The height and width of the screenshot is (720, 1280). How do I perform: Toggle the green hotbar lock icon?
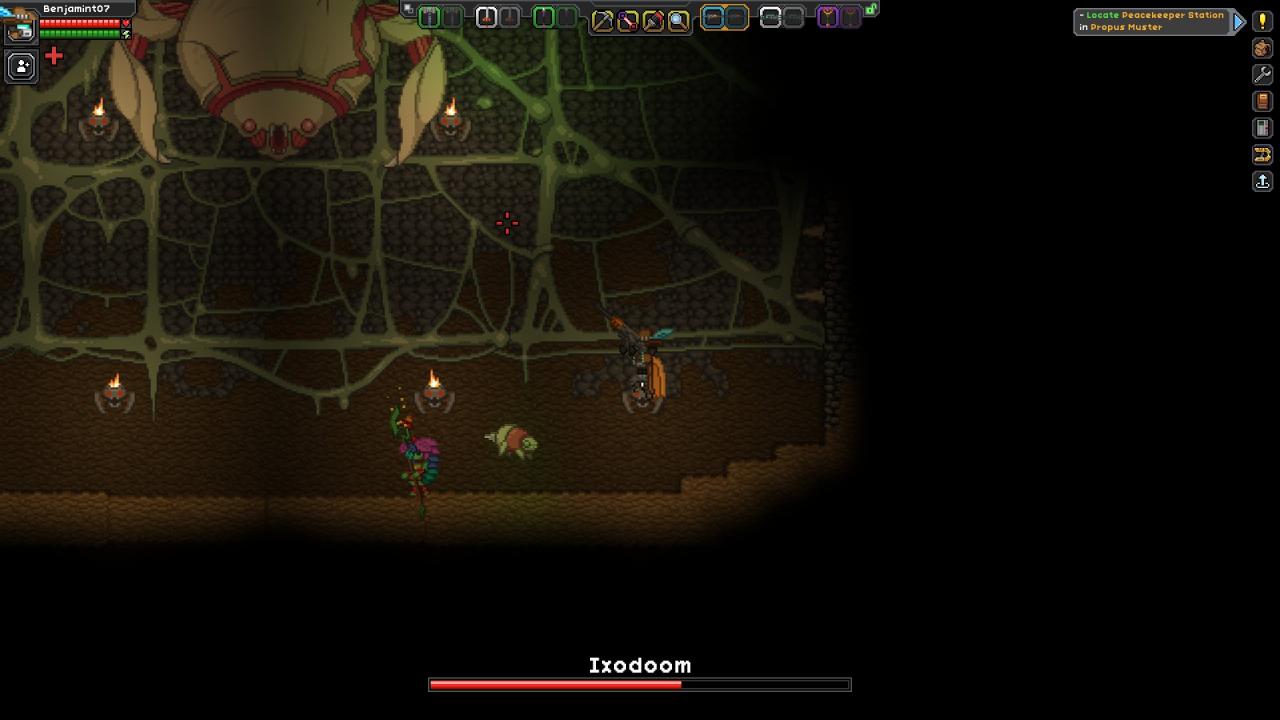tap(871, 9)
